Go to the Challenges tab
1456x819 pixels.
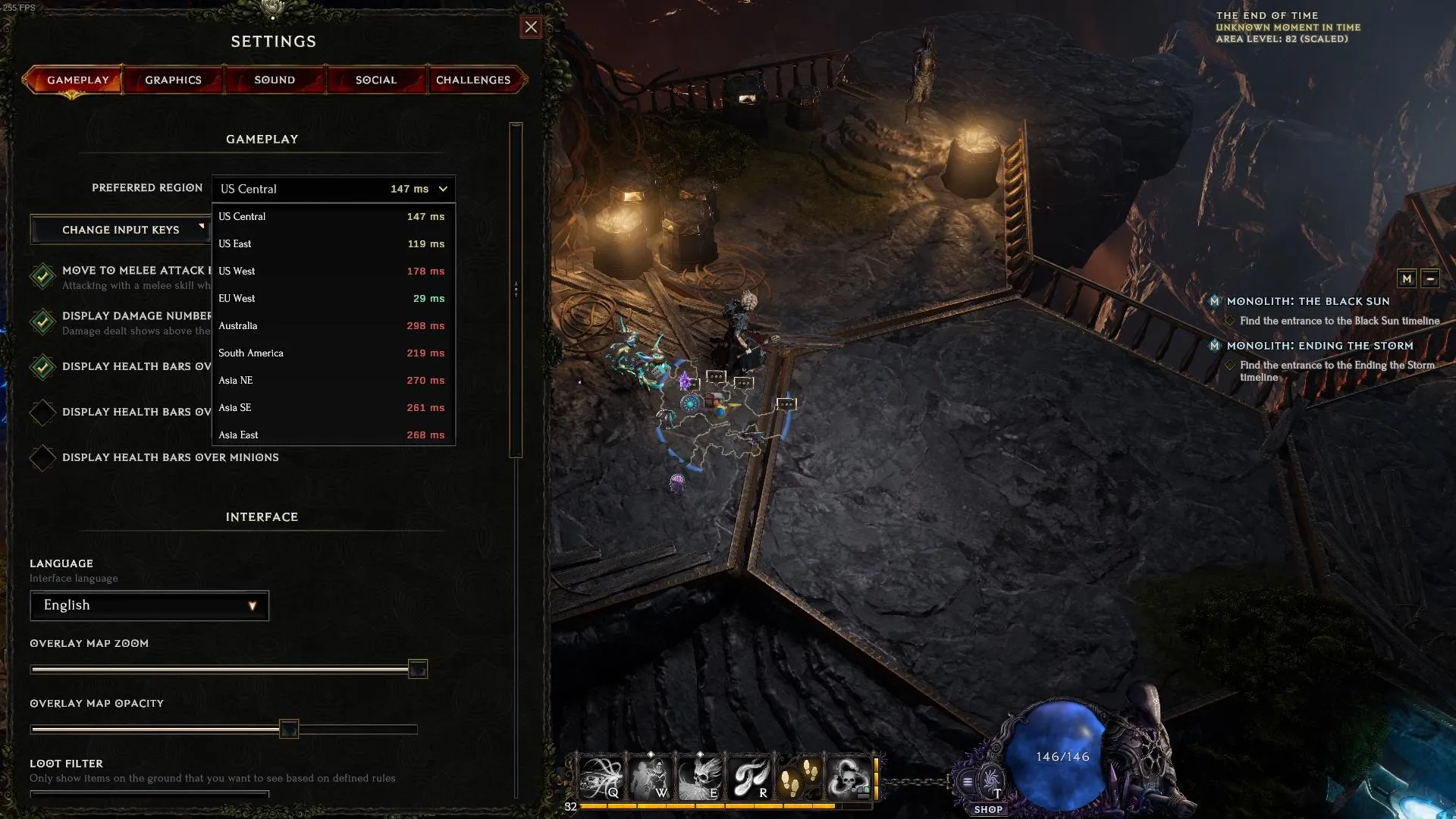[x=473, y=80]
